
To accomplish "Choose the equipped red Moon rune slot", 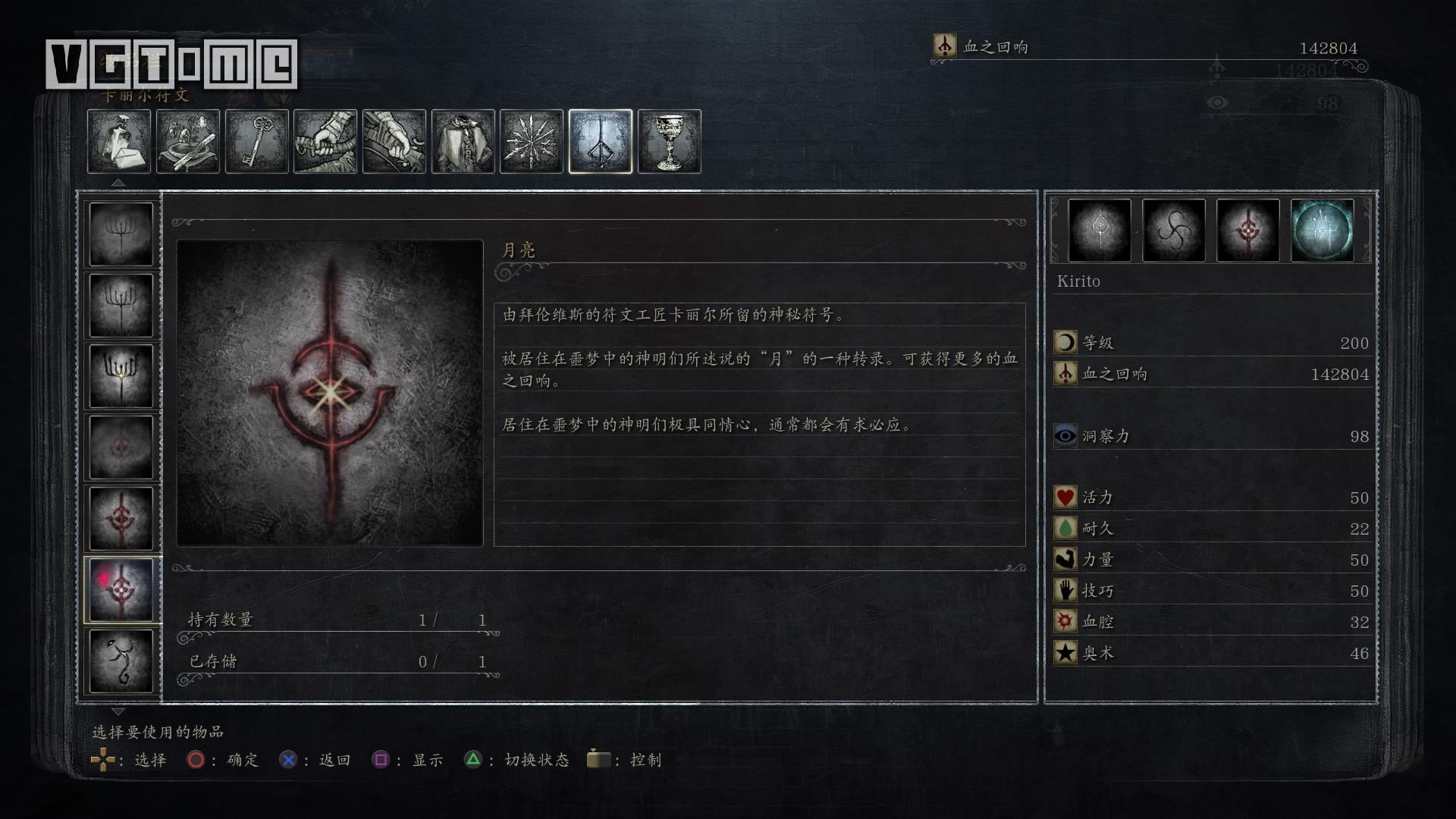I will pyautogui.click(x=1248, y=231).
